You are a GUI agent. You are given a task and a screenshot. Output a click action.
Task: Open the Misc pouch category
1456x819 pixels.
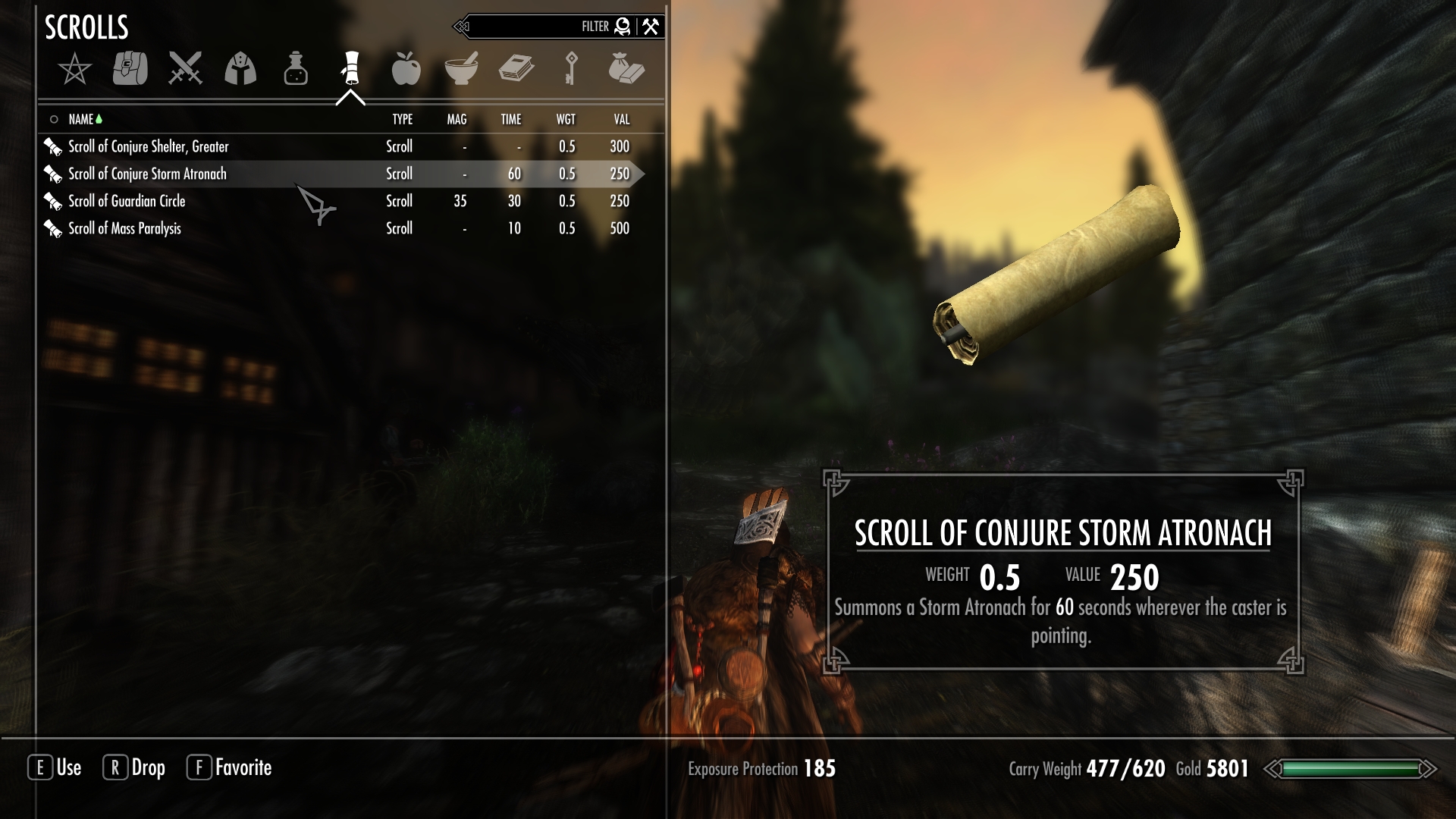[626, 68]
